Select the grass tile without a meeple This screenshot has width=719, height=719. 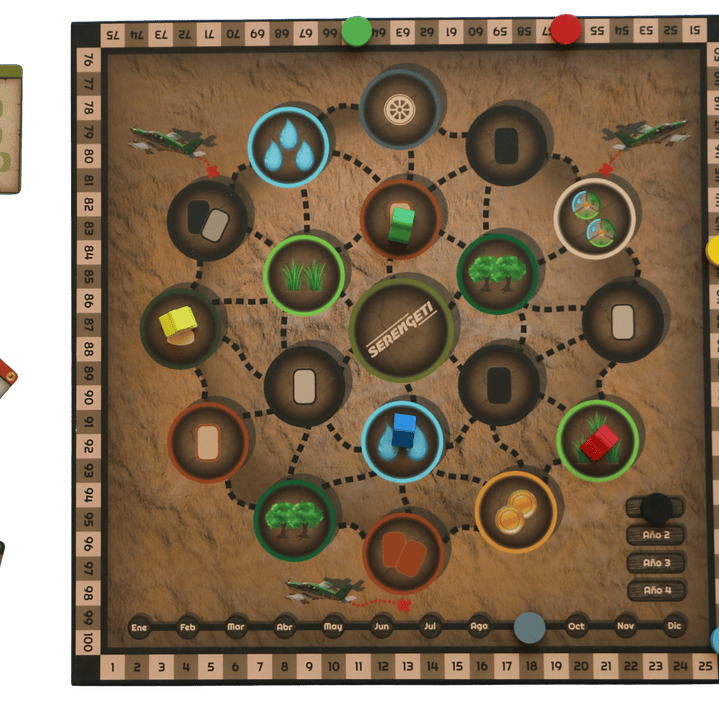[x=305, y=274]
